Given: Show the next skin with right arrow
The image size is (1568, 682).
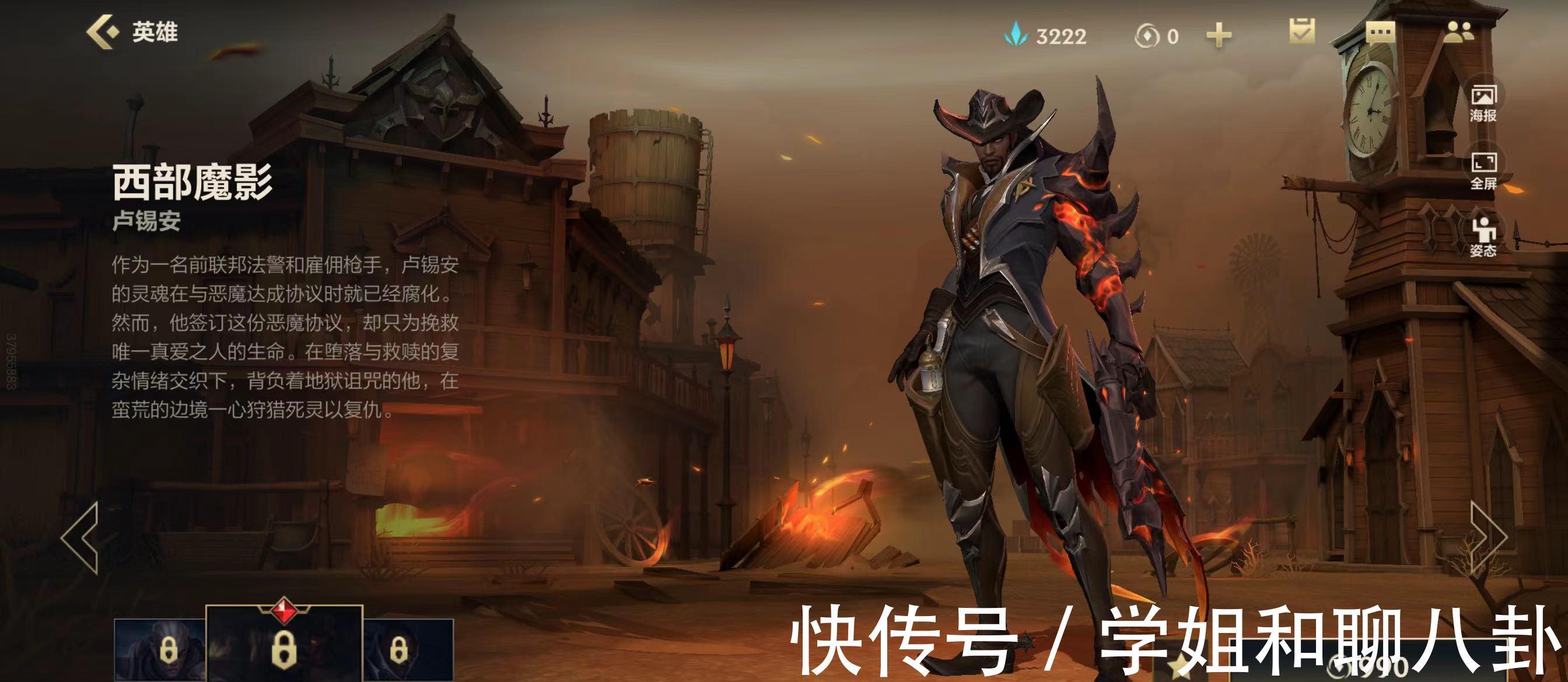Looking at the screenshot, I should [x=1487, y=538].
